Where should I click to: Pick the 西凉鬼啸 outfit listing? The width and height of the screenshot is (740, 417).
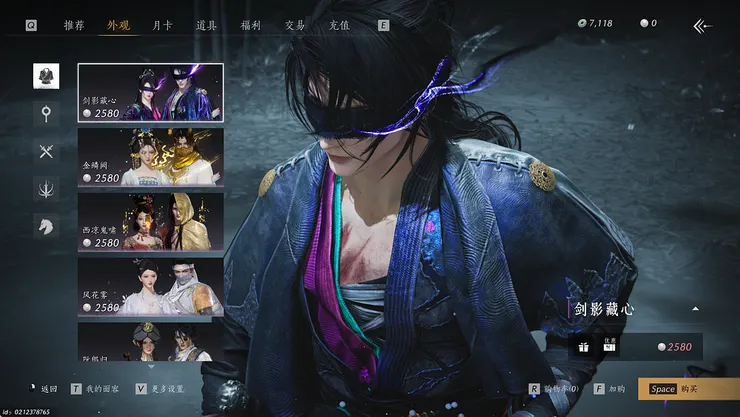pyautogui.click(x=151, y=222)
